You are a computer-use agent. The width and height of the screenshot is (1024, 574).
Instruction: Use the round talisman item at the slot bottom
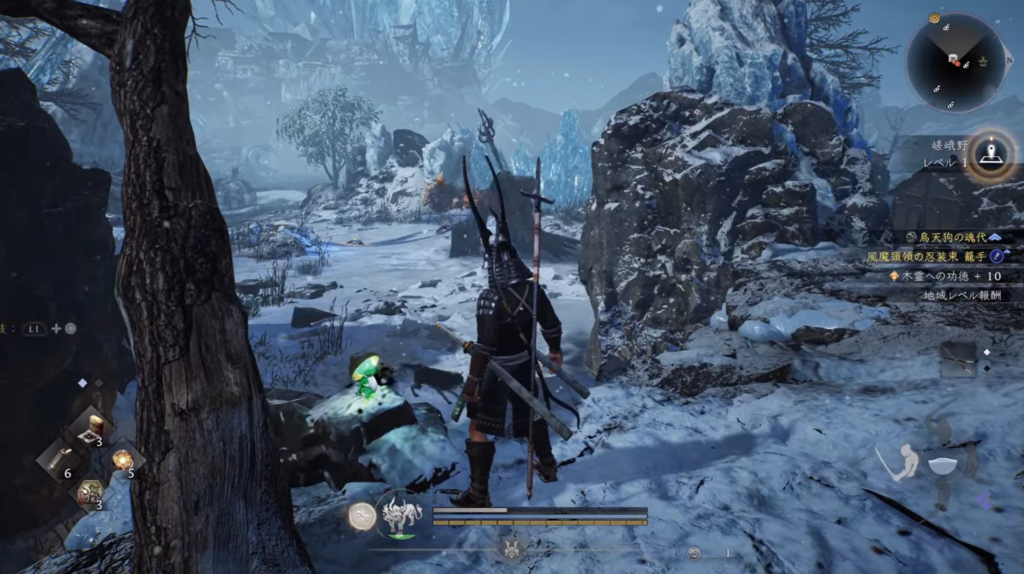(89, 493)
